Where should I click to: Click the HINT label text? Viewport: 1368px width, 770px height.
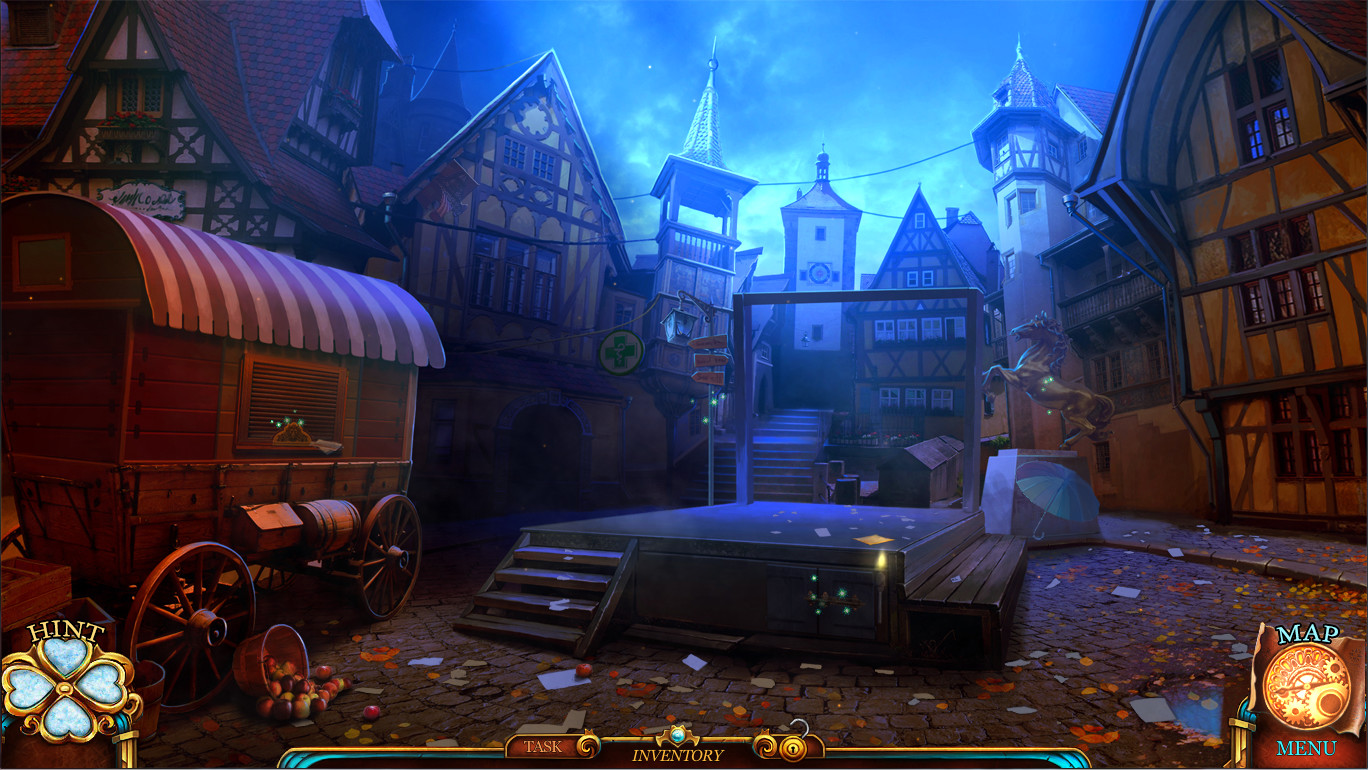click(66, 632)
